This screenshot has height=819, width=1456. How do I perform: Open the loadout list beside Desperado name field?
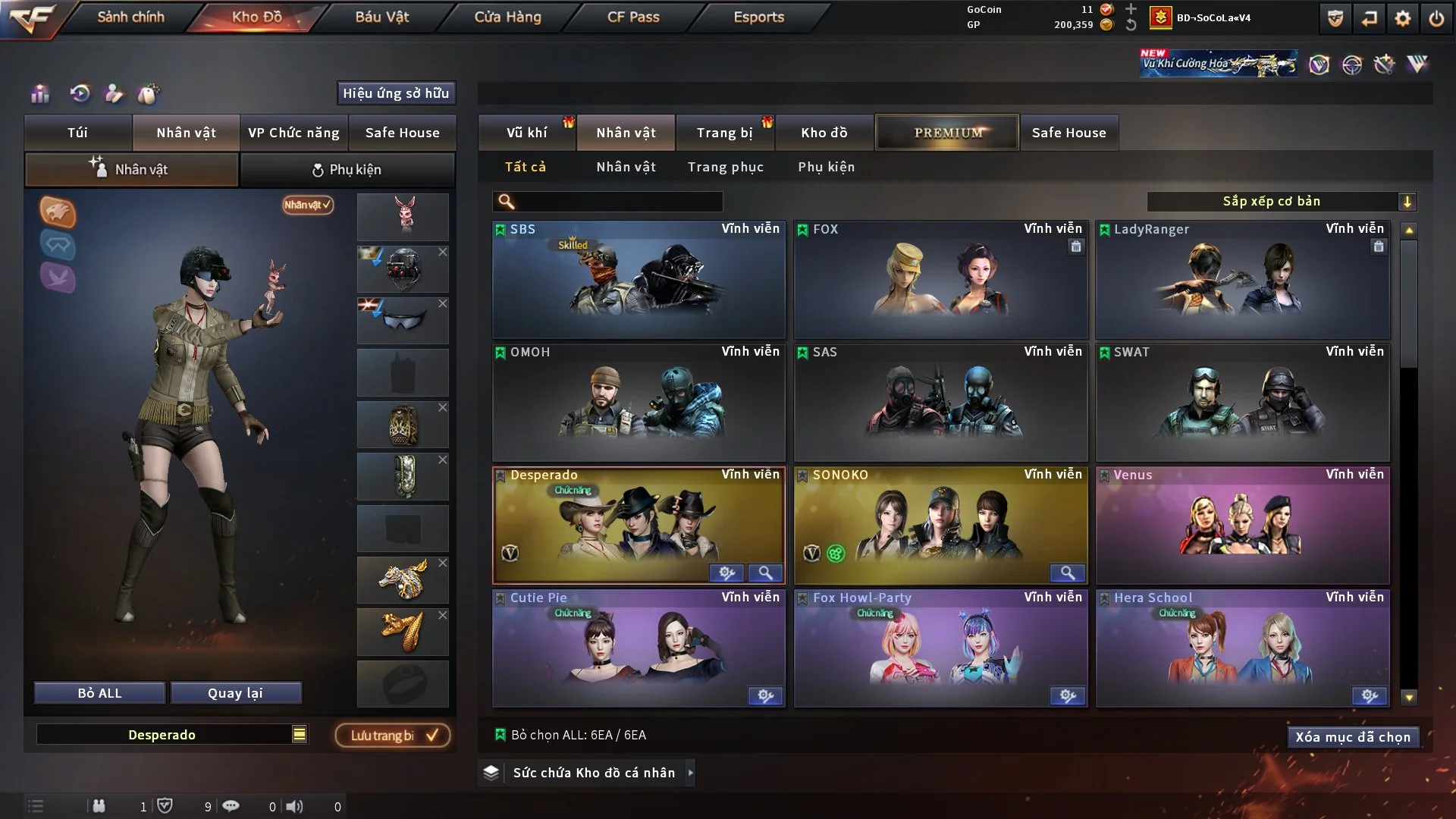300,734
